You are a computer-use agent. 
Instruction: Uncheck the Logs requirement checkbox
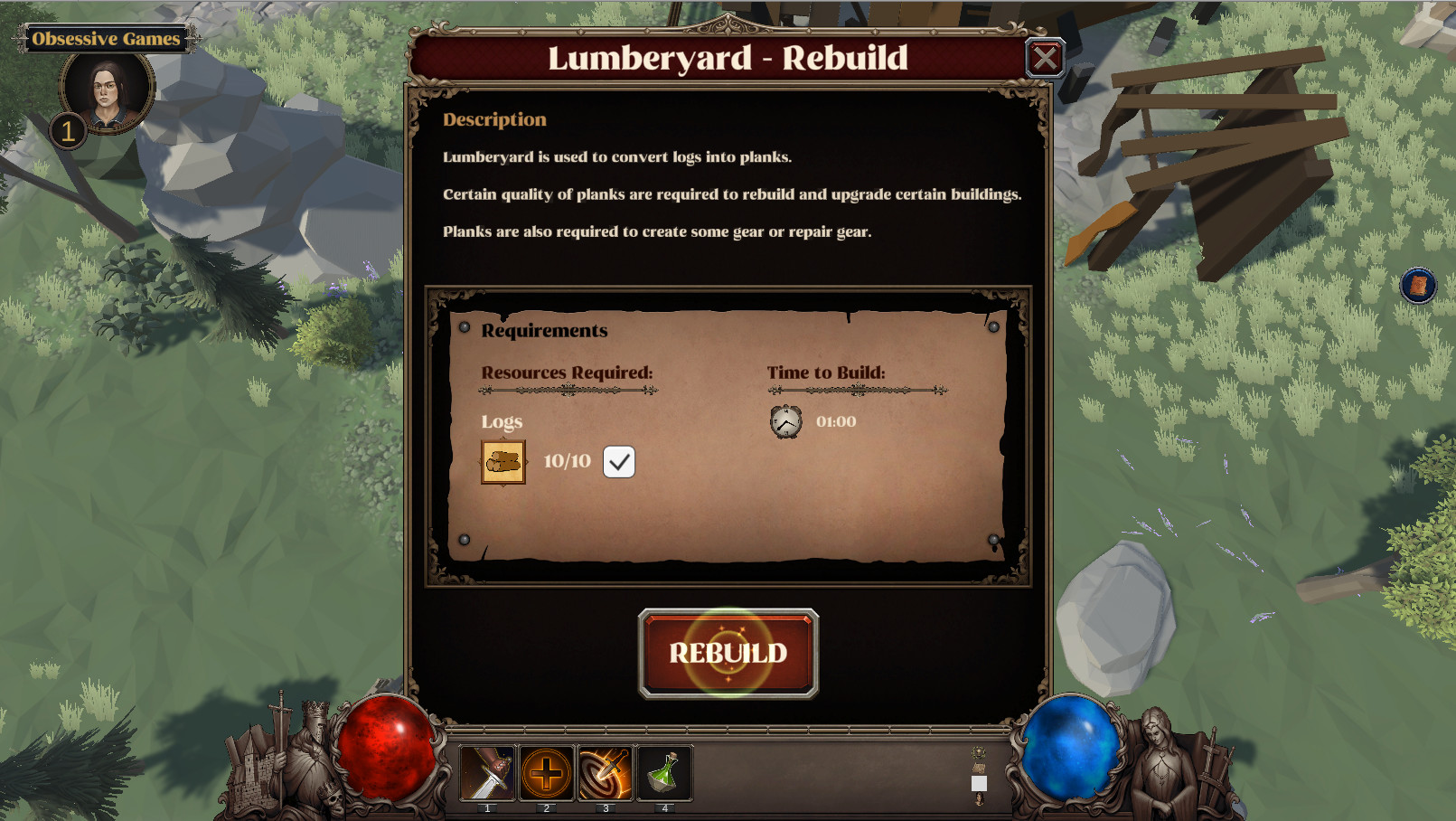pos(619,461)
